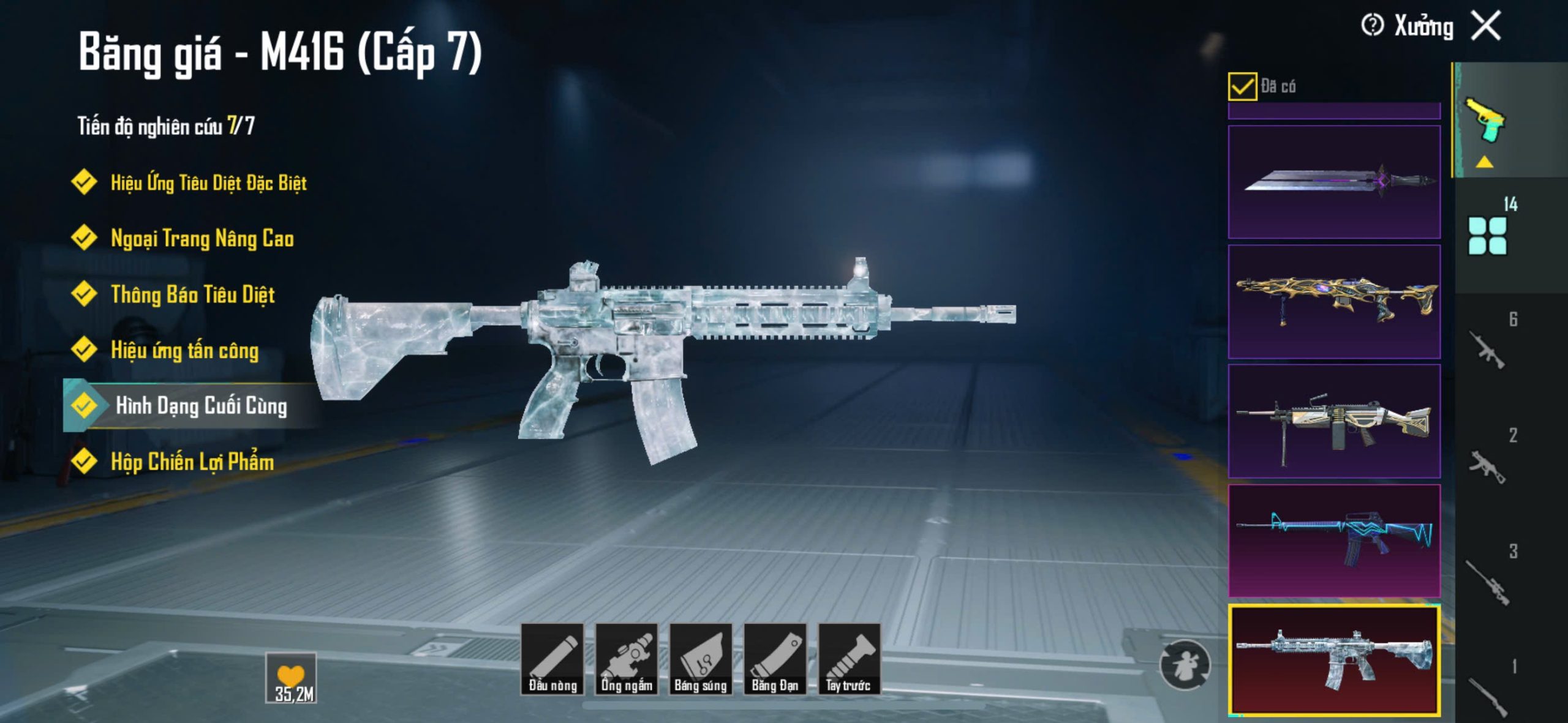This screenshot has width=1568, height=723.
Task: Click the character pose preview button
Action: [x=1185, y=665]
